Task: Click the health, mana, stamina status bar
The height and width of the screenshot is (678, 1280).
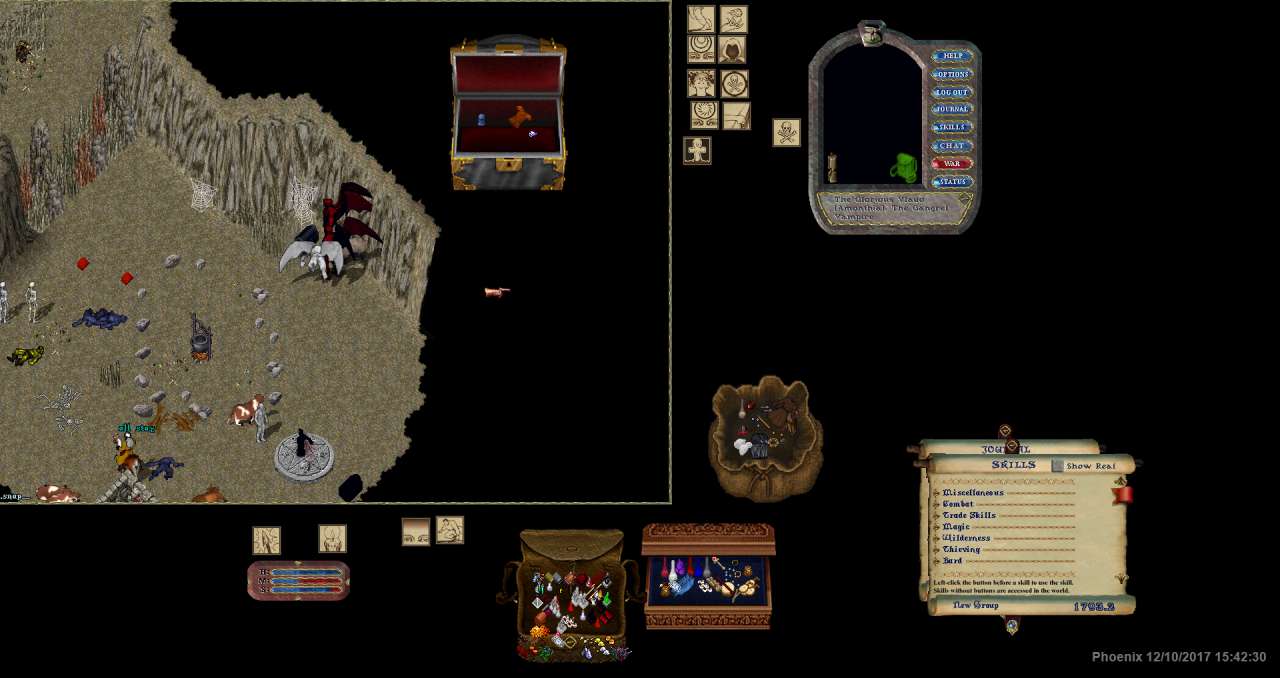Action: (298, 581)
